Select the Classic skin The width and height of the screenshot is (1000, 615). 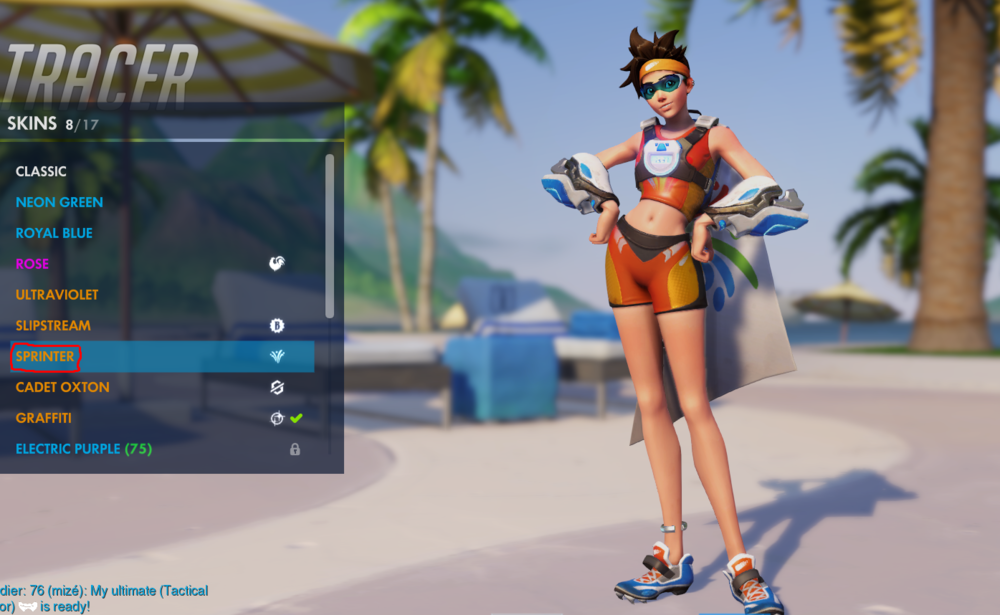[41, 171]
